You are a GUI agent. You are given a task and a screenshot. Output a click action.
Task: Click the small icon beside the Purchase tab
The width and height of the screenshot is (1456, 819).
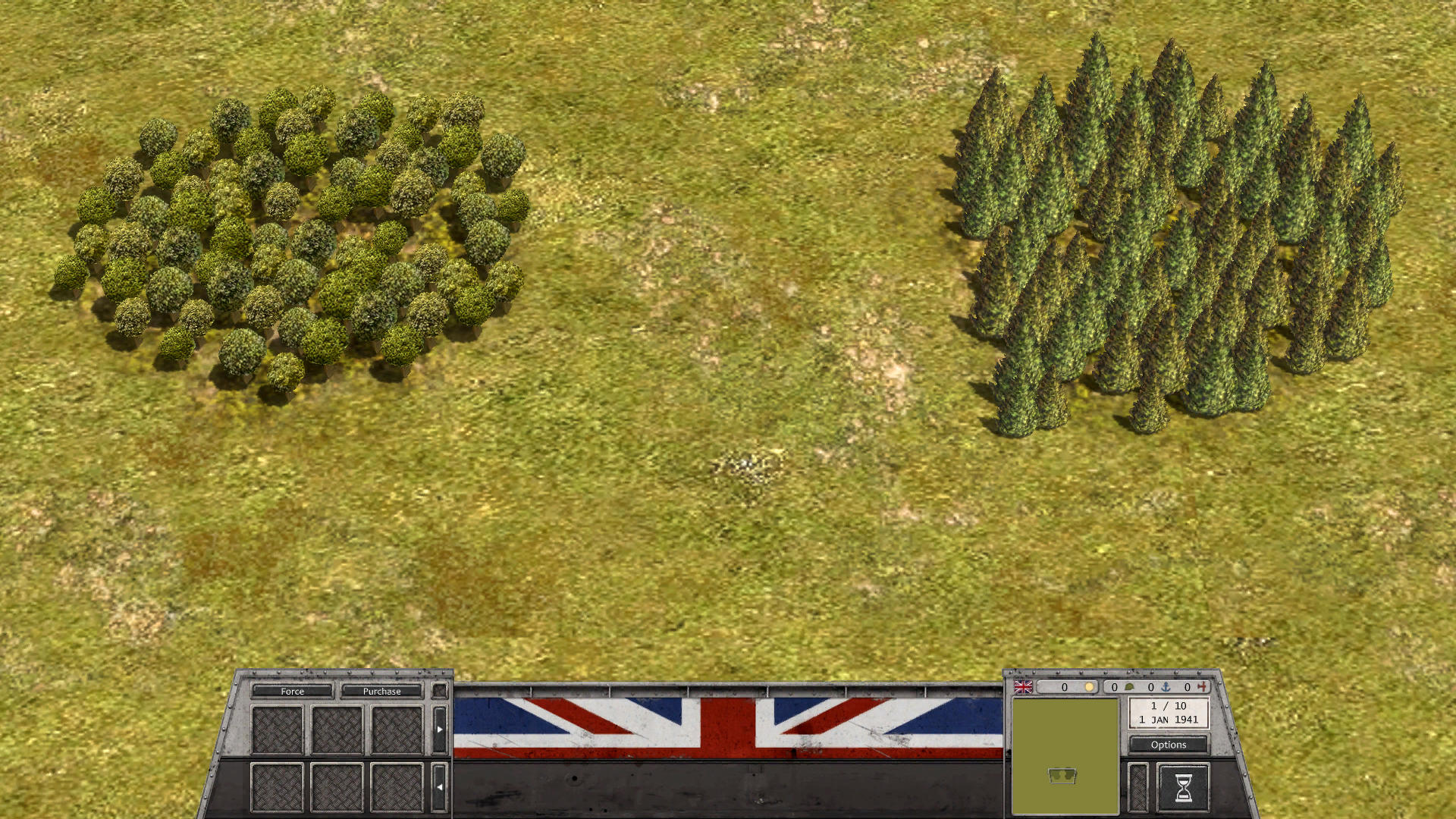pyautogui.click(x=440, y=691)
